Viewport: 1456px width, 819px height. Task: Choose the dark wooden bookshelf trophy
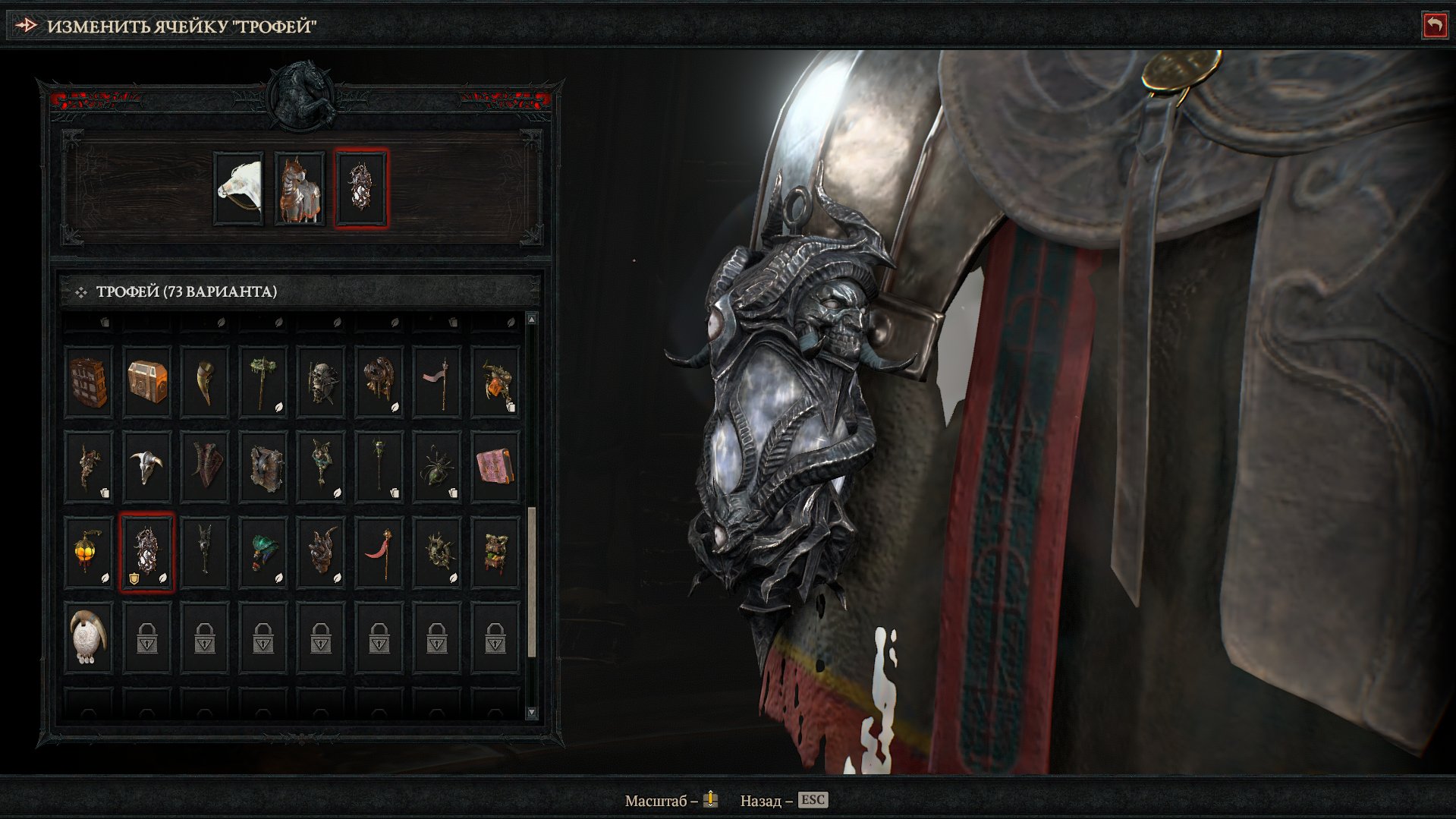(x=89, y=382)
